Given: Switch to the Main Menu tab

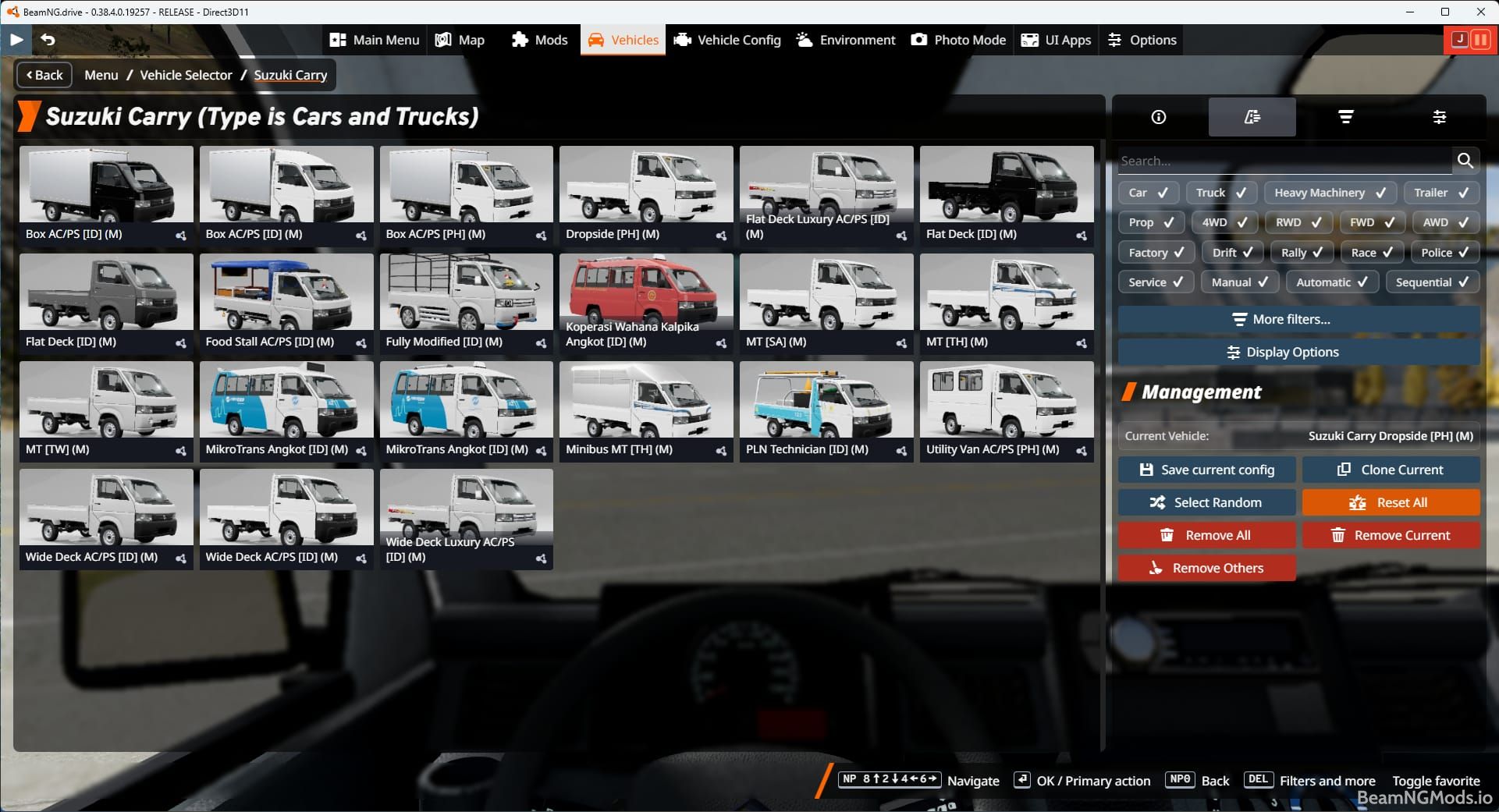Looking at the screenshot, I should (x=374, y=40).
